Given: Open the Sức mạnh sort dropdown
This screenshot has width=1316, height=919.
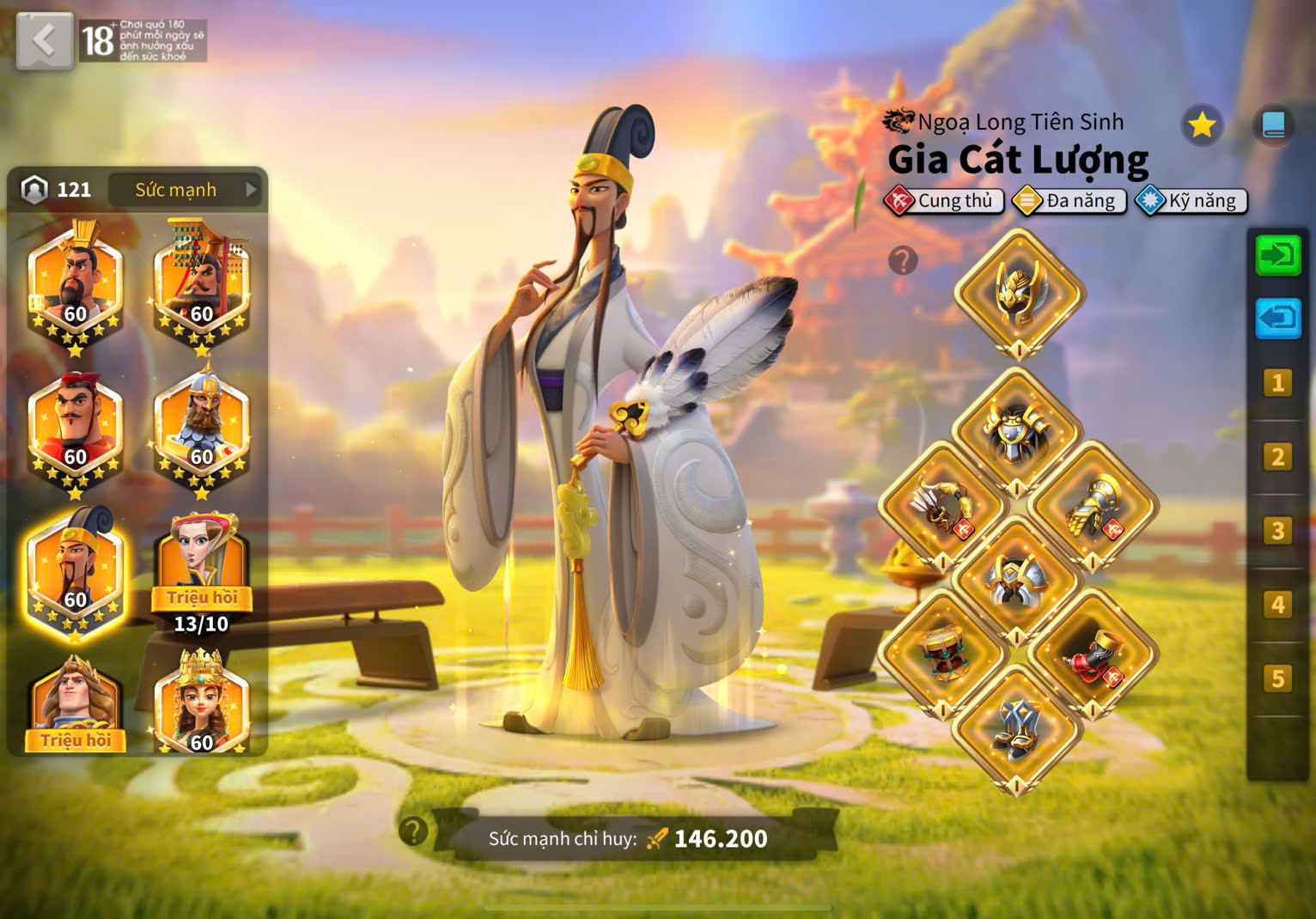Looking at the screenshot, I should click(187, 190).
